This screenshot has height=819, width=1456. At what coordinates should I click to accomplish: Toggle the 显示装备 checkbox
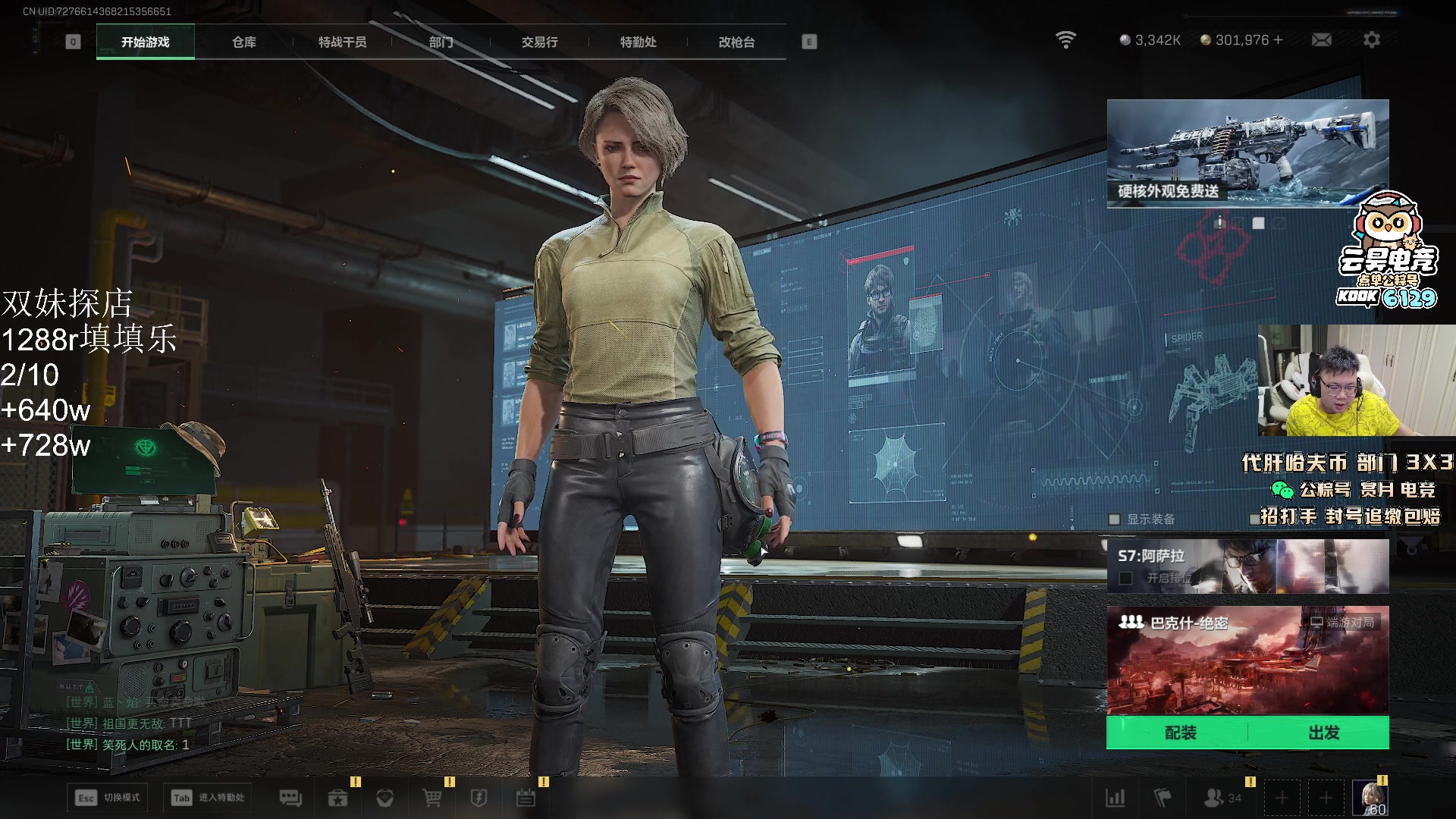[1115, 519]
